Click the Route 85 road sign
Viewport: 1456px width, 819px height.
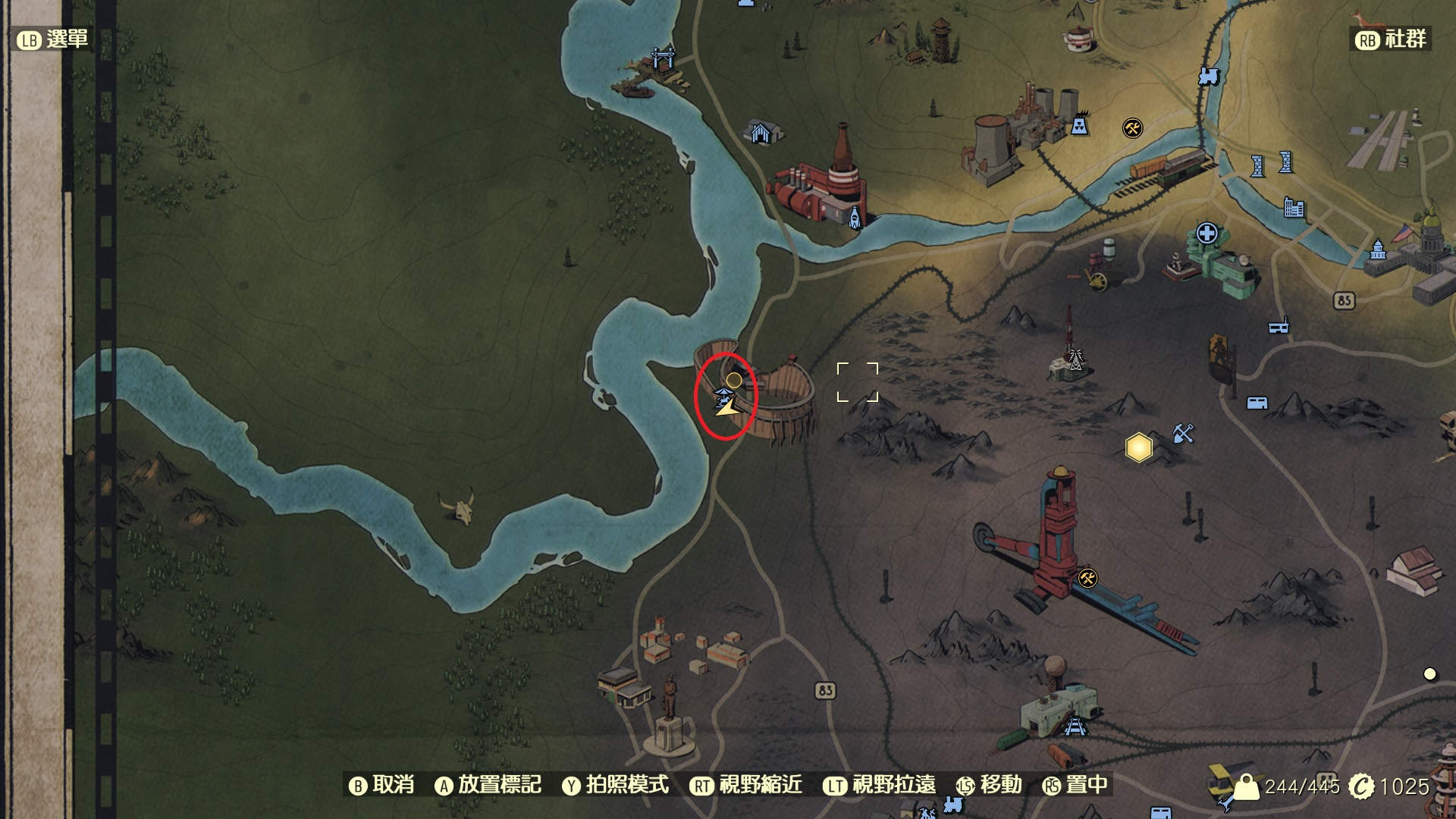point(1345,299)
